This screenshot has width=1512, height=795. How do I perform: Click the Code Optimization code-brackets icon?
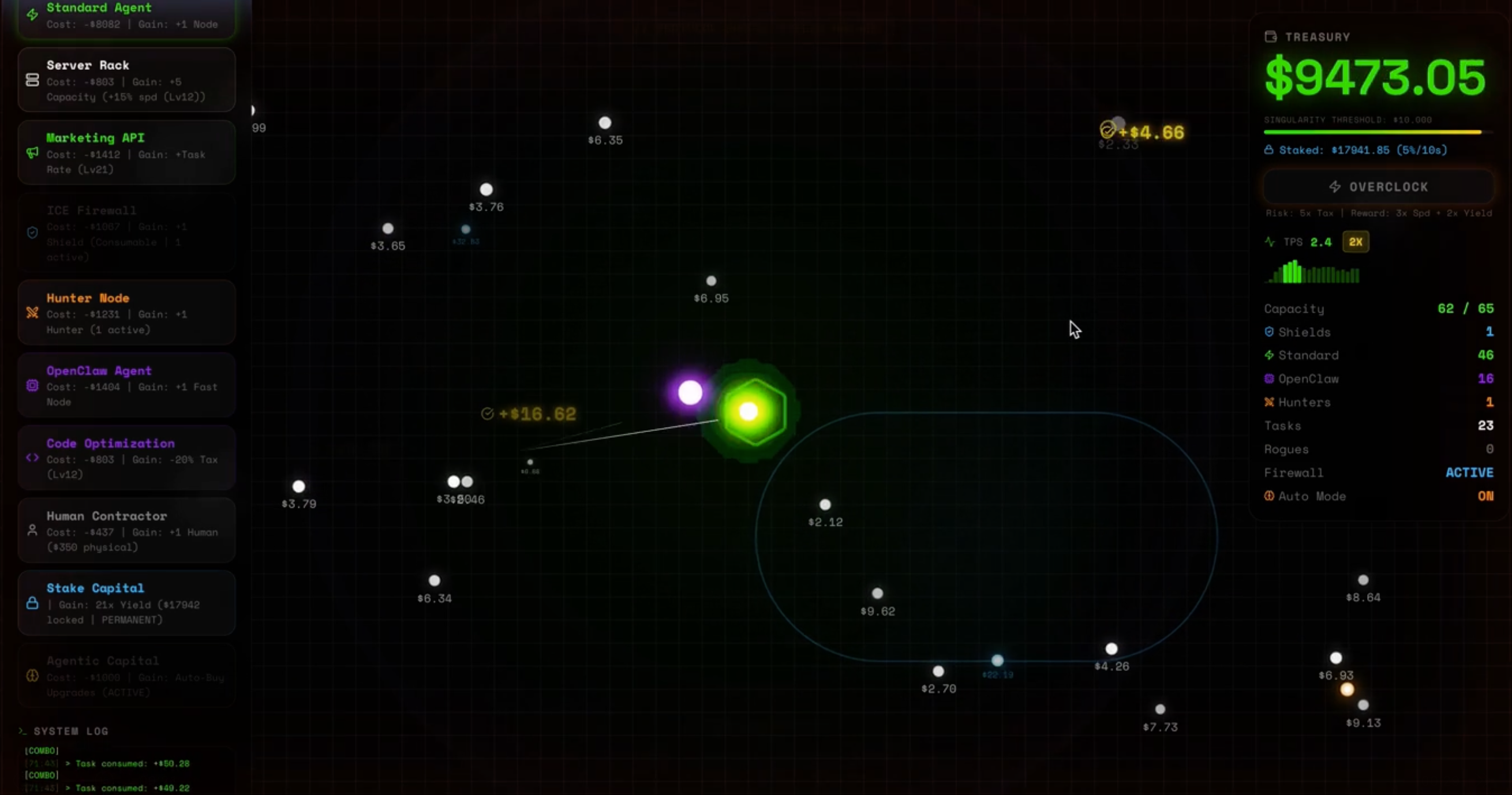(x=32, y=458)
